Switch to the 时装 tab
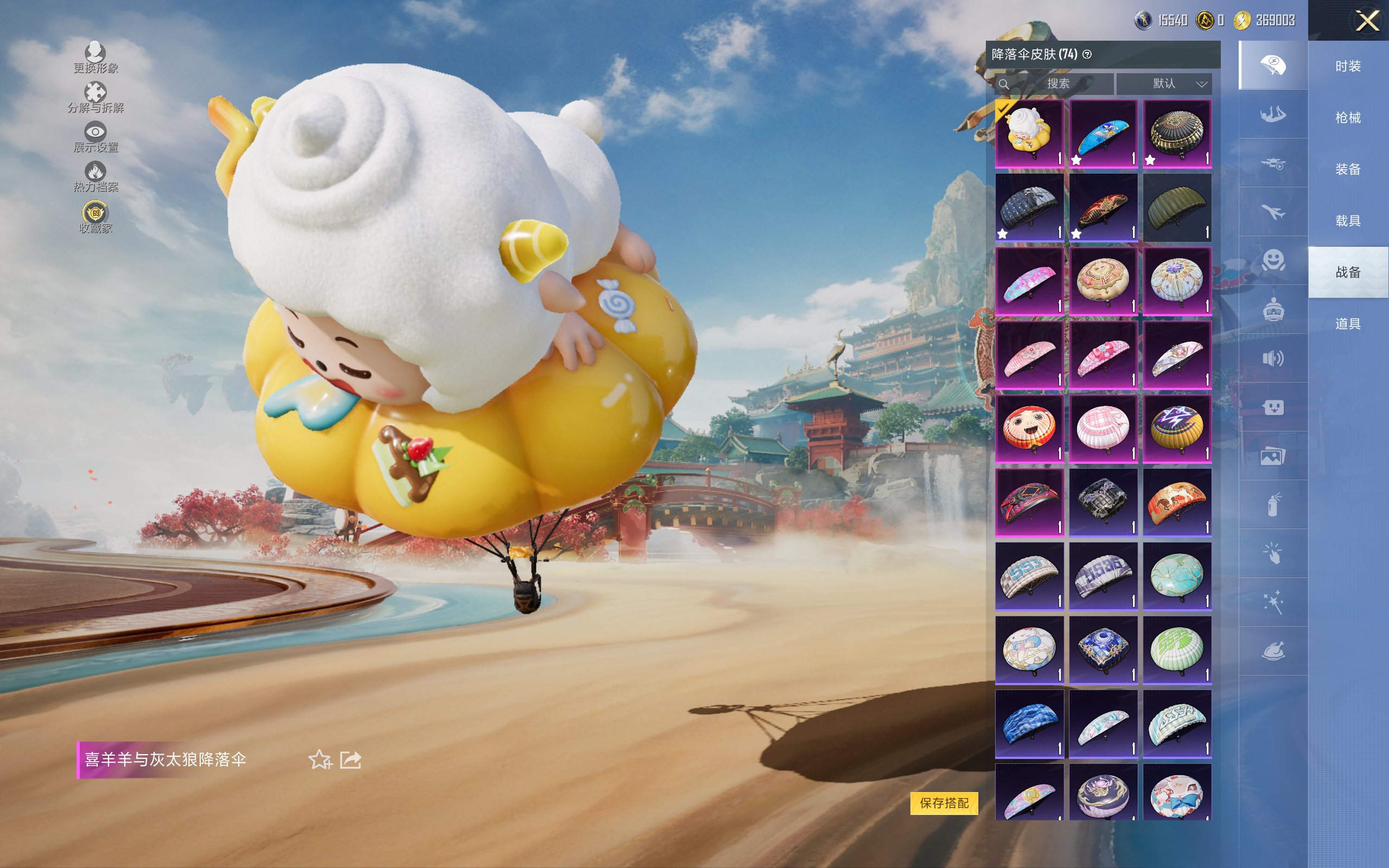This screenshot has height=868, width=1389. 1347,67
